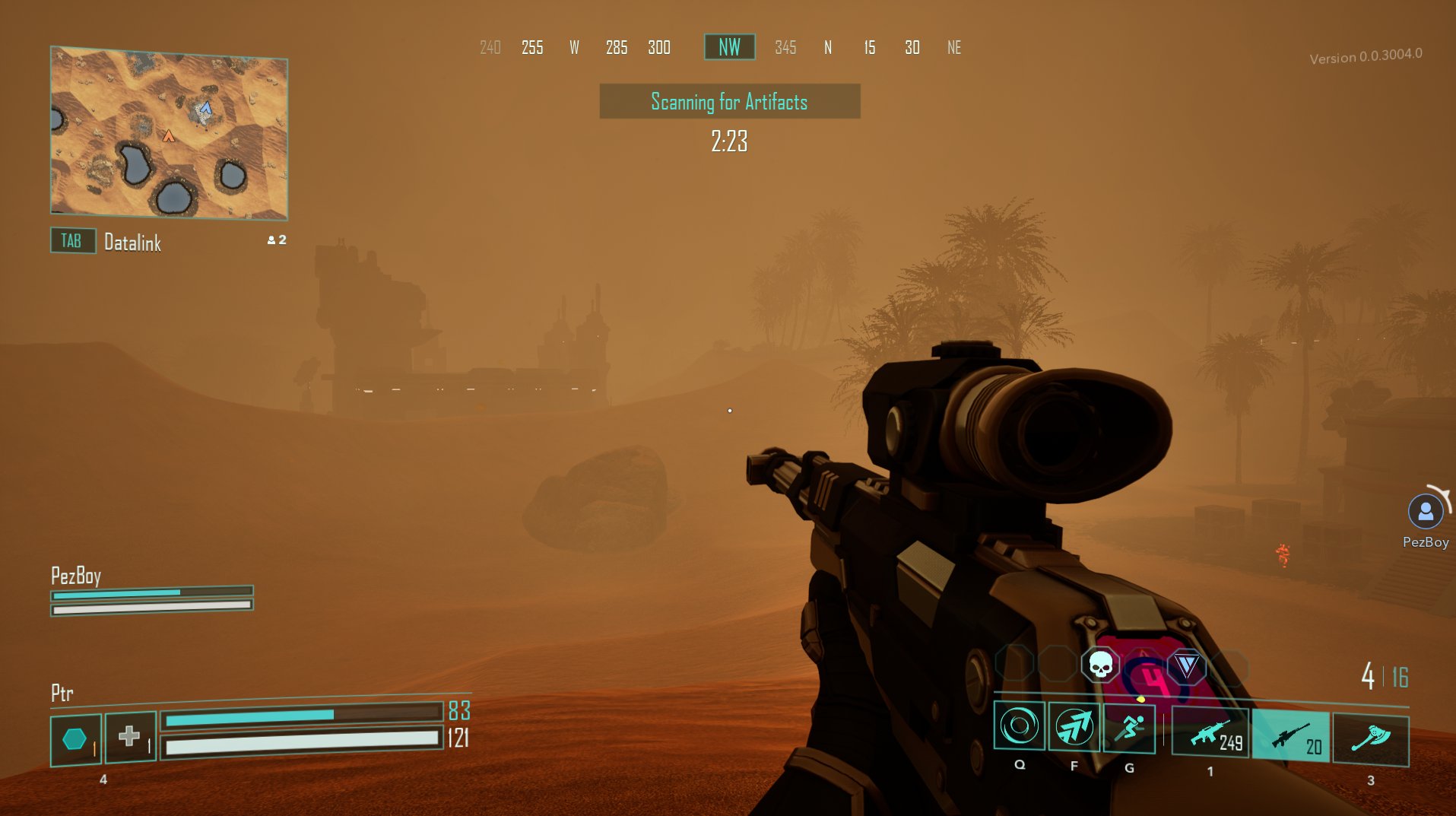Use the medkit cross item
Screen dimensions: 1456x816
pyautogui.click(x=130, y=736)
